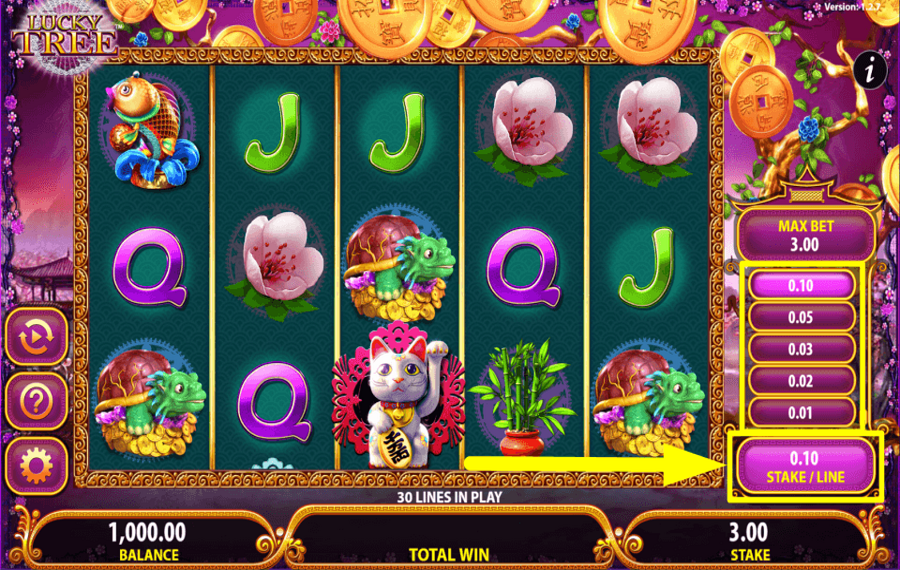
Task: Choose the 0.10 stake option
Action: (800, 286)
